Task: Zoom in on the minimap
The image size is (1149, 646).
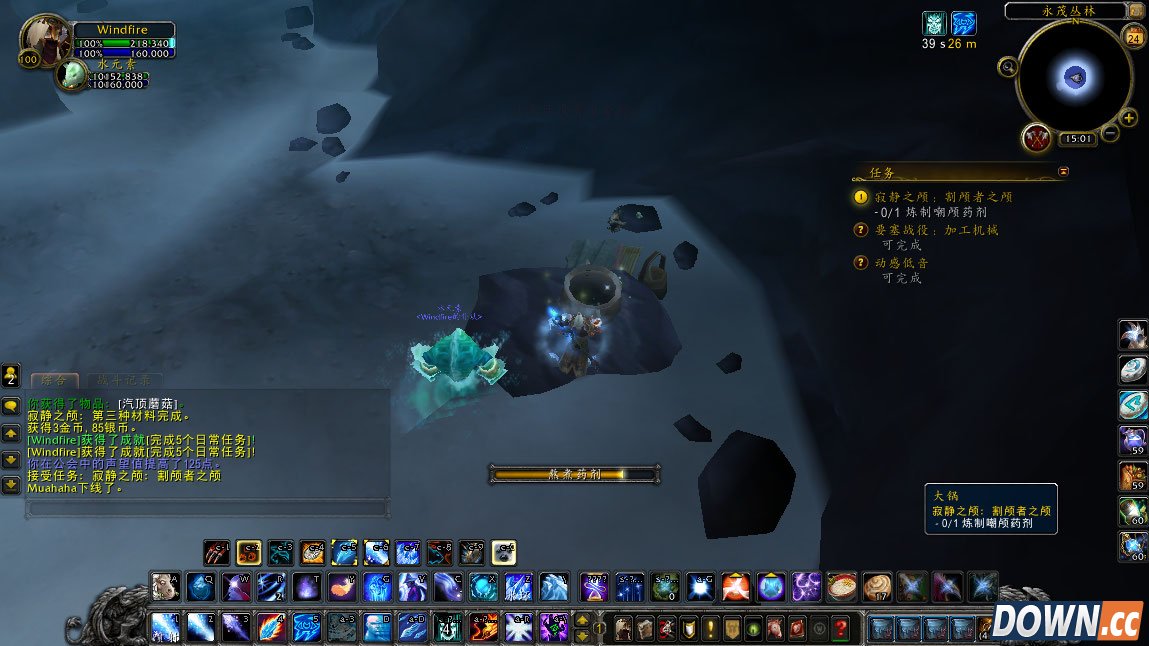Action: click(1129, 118)
